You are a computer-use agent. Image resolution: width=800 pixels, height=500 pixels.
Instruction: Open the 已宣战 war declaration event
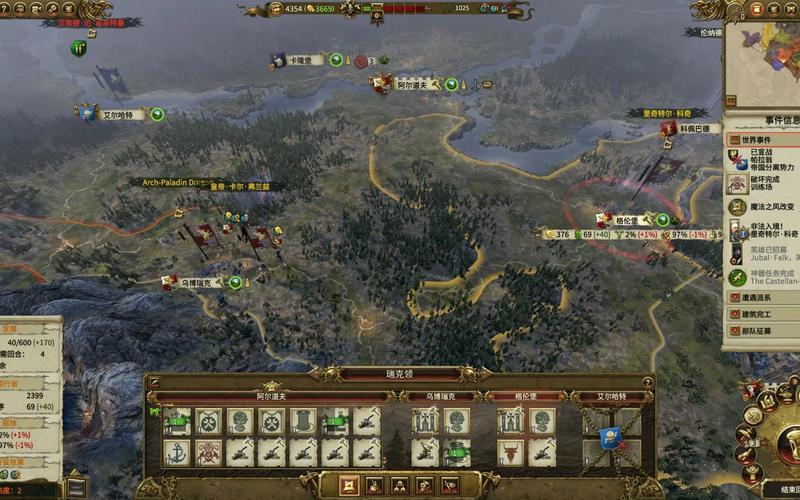pyautogui.click(x=764, y=159)
